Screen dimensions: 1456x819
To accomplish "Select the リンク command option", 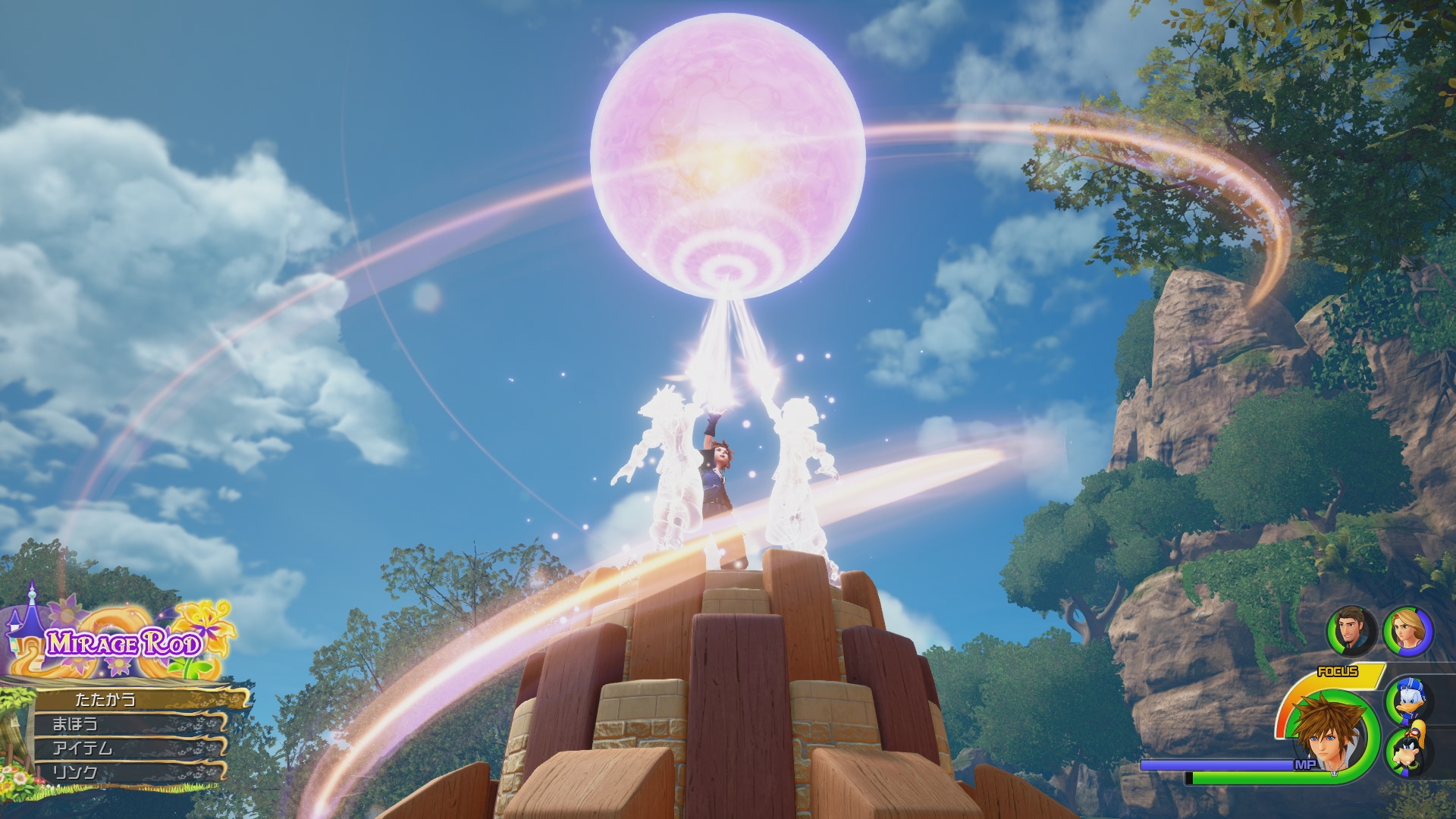I will point(73,771).
